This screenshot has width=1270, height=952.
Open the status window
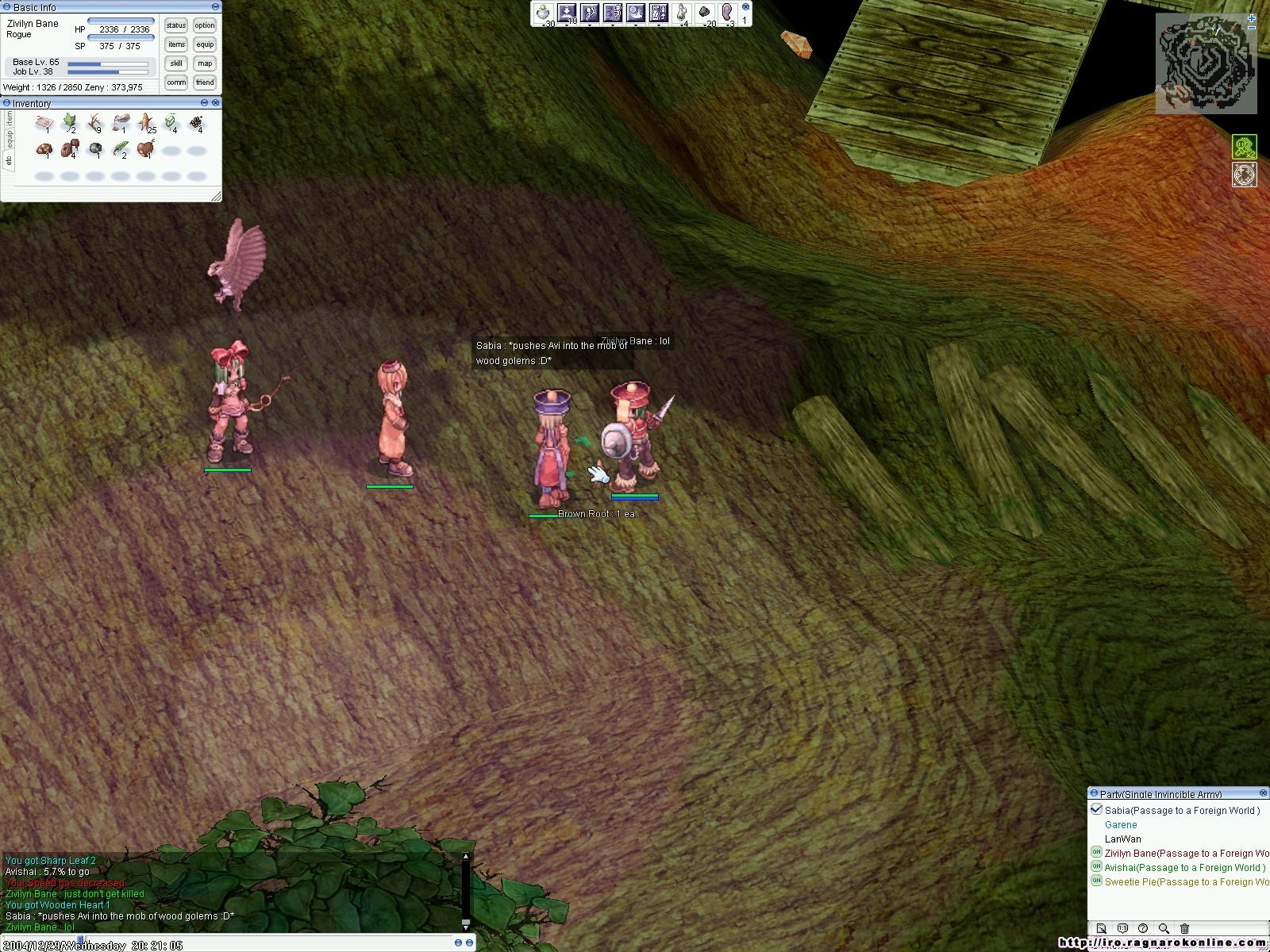(x=176, y=26)
